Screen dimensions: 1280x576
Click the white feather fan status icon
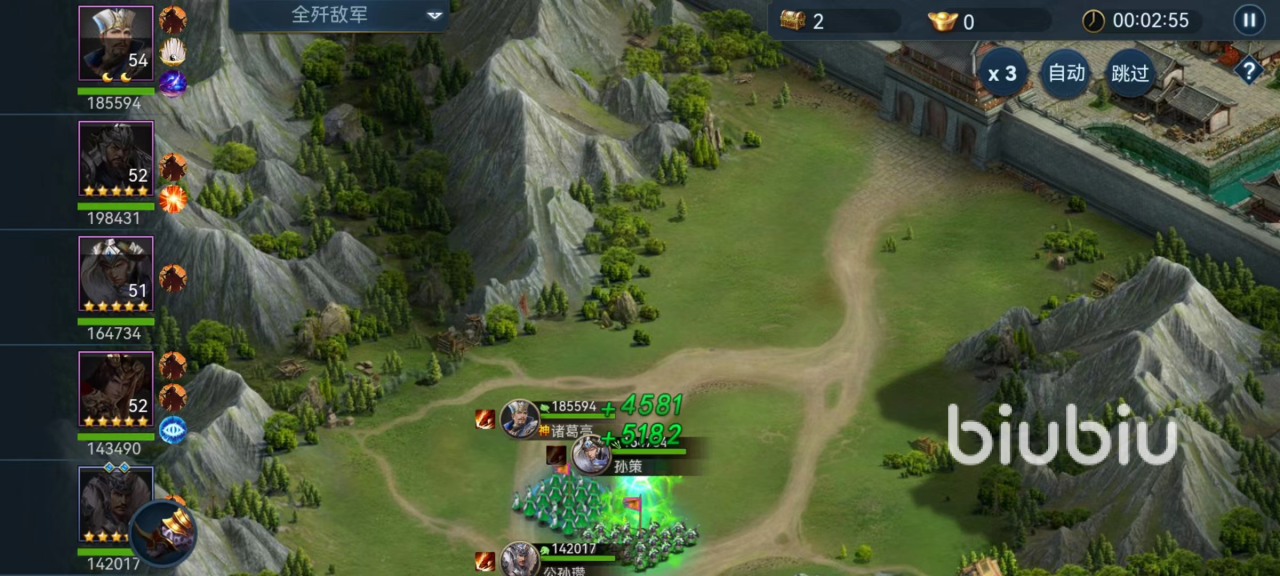[x=173, y=52]
